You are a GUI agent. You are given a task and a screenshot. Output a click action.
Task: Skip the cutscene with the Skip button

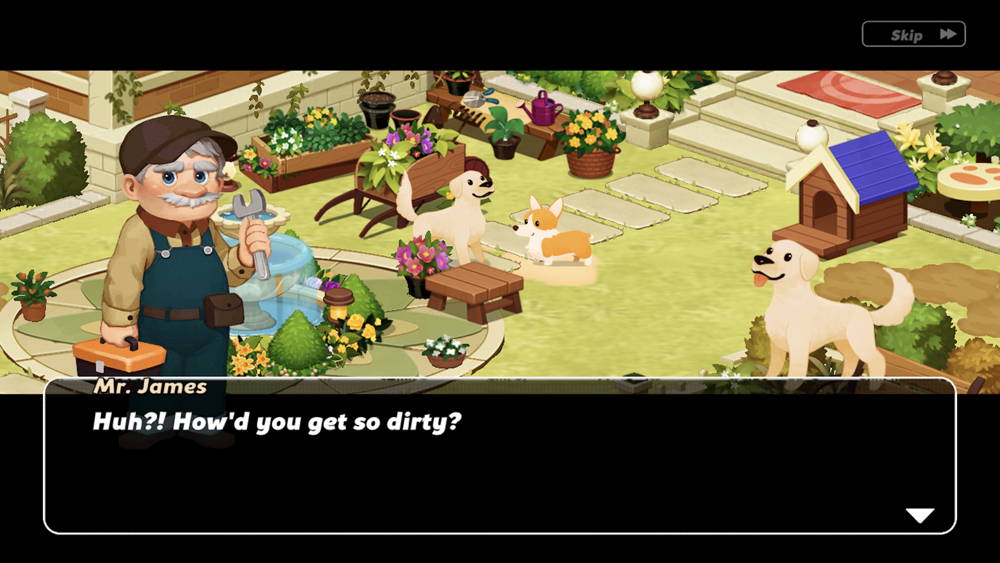[913, 35]
